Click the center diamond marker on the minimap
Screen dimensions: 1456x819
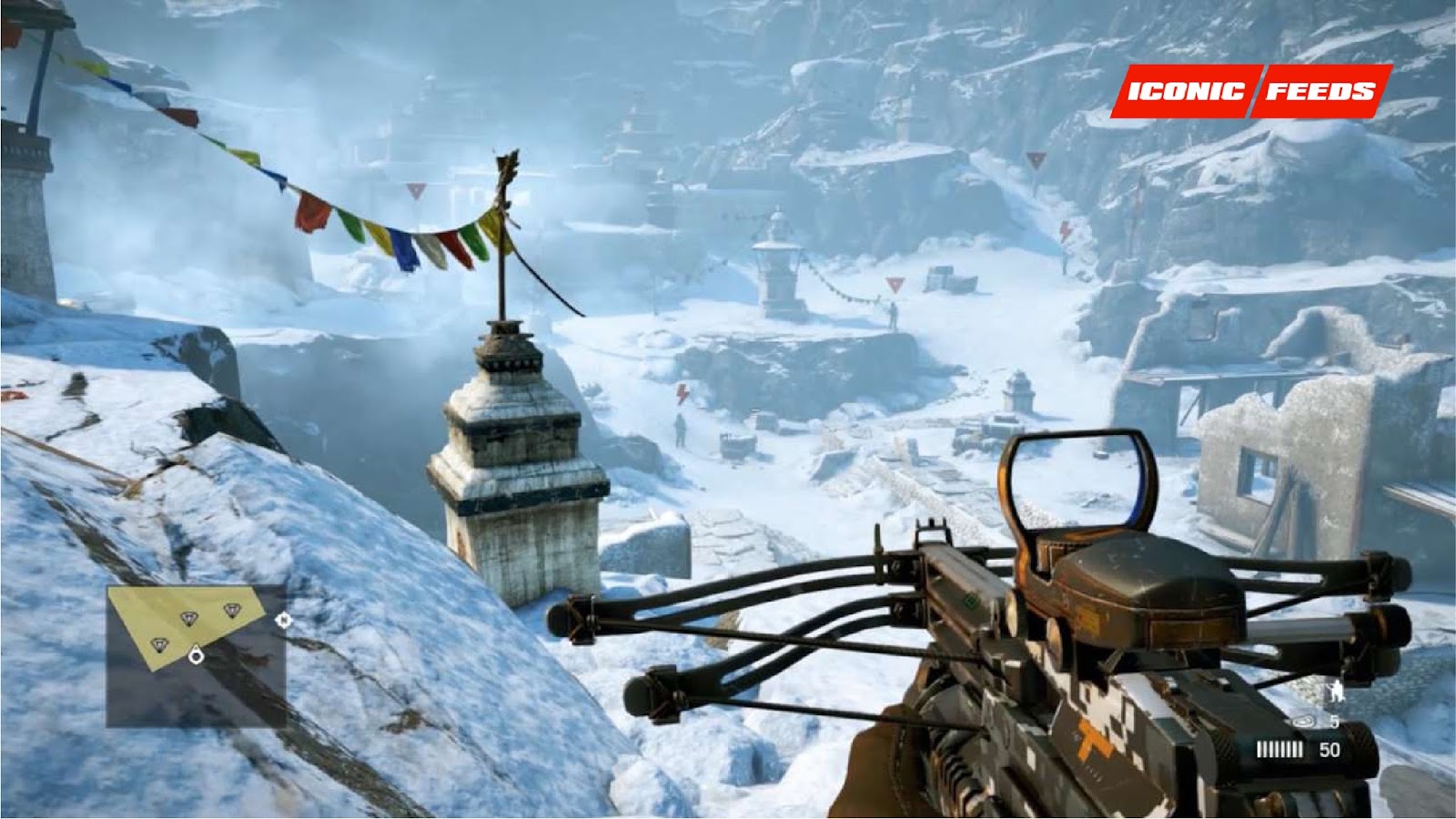coord(189,616)
